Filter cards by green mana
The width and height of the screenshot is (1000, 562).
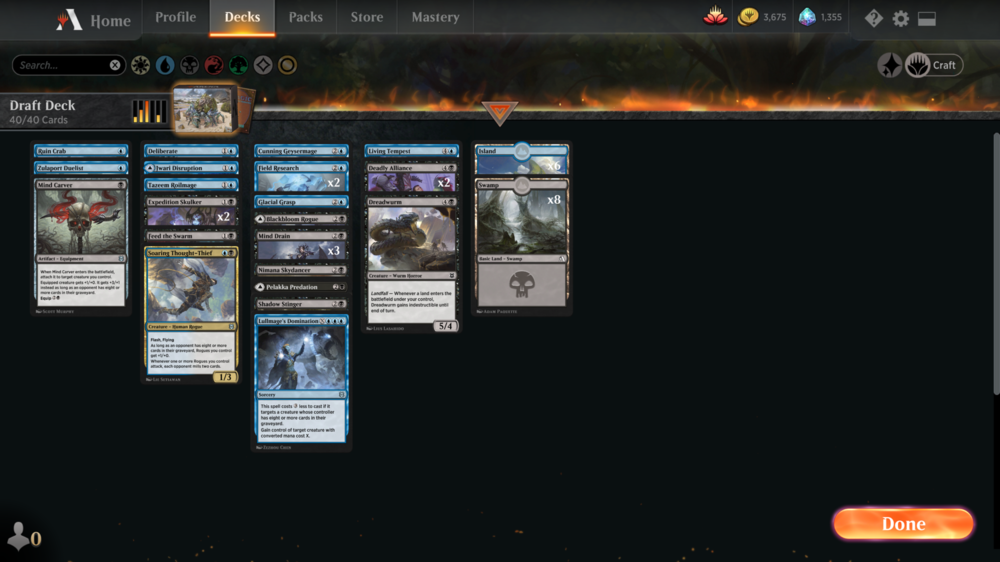point(238,65)
